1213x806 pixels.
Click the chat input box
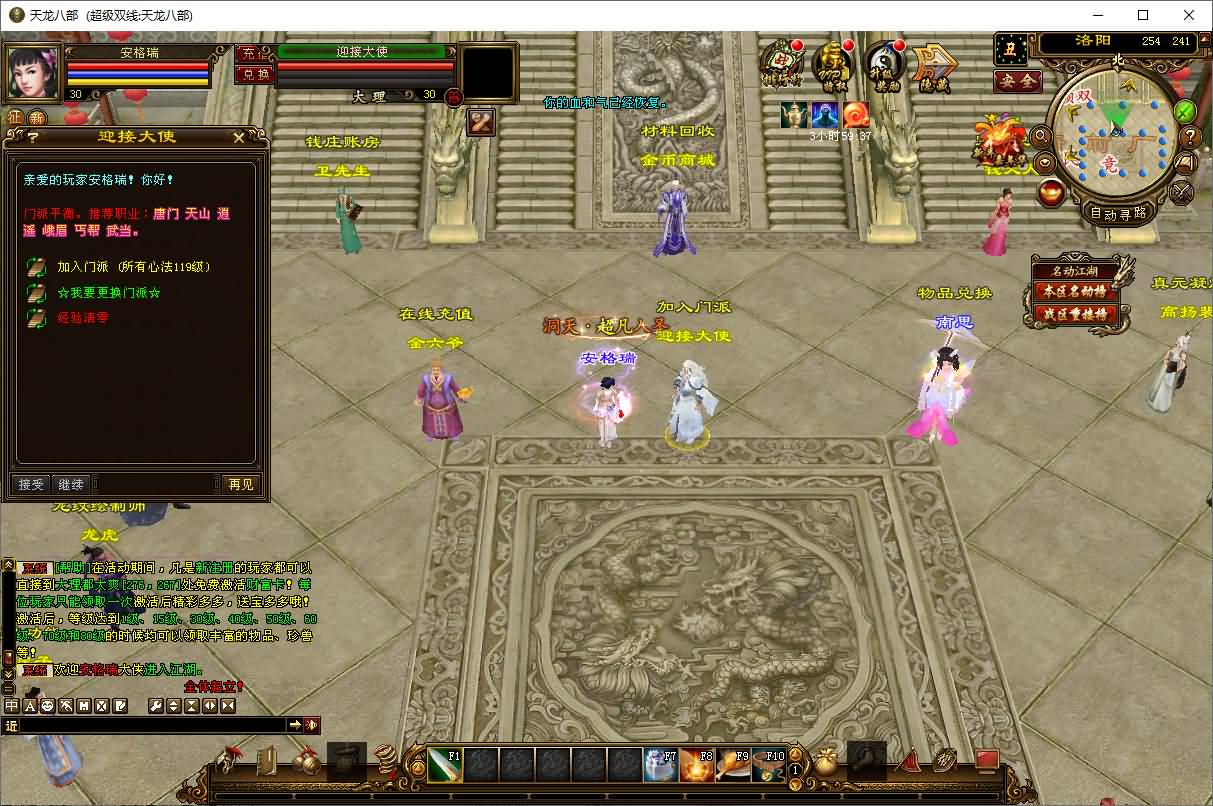point(150,725)
